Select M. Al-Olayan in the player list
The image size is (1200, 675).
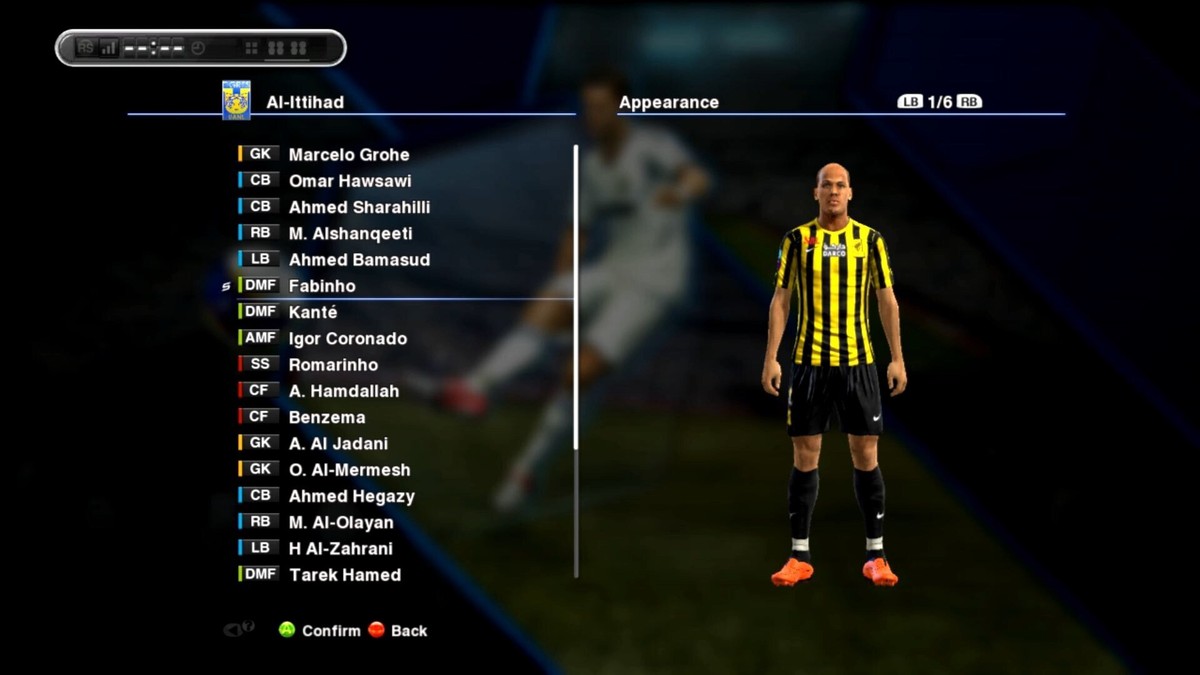(341, 522)
